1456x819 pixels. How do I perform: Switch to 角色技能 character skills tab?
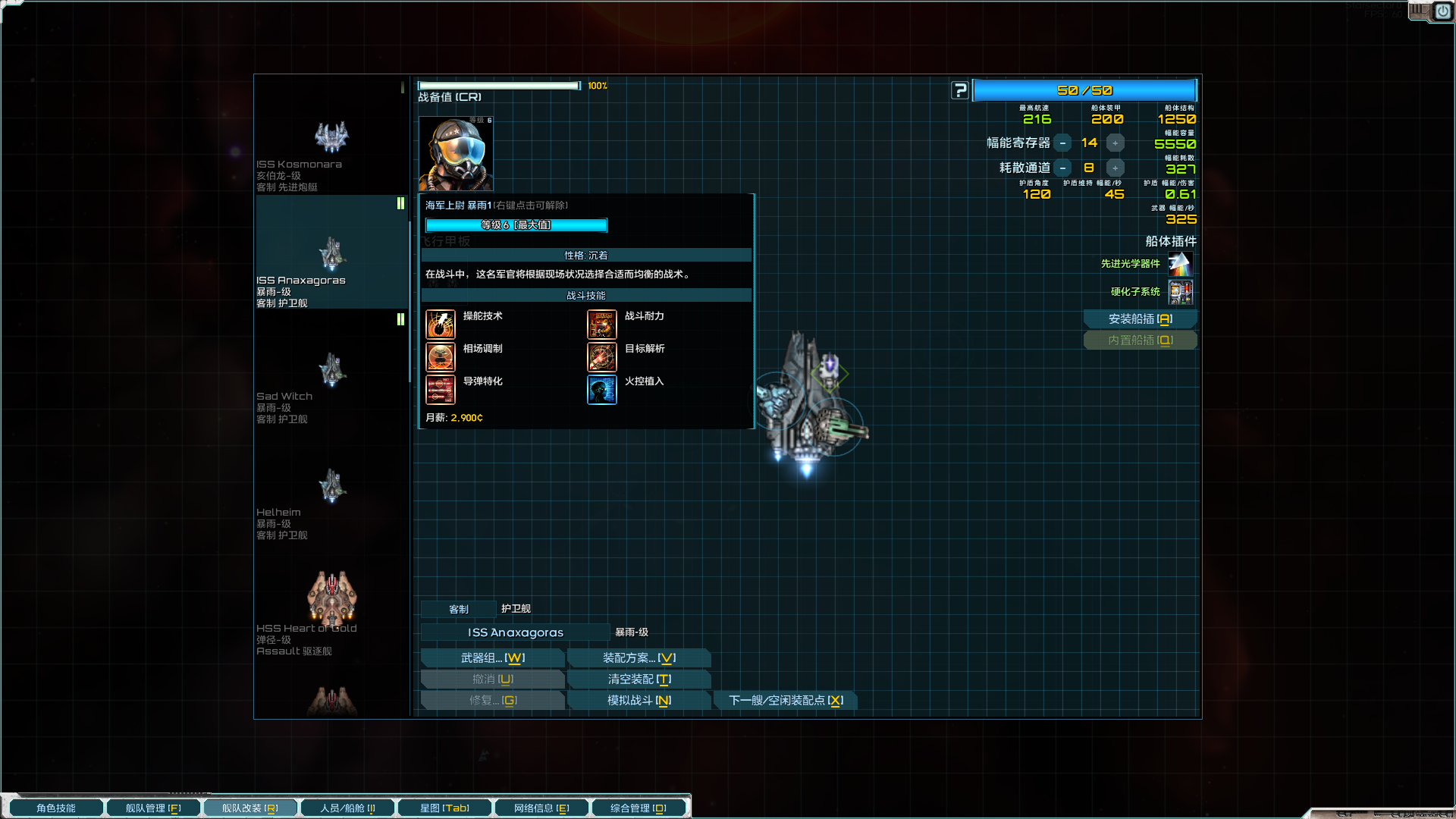[55, 808]
